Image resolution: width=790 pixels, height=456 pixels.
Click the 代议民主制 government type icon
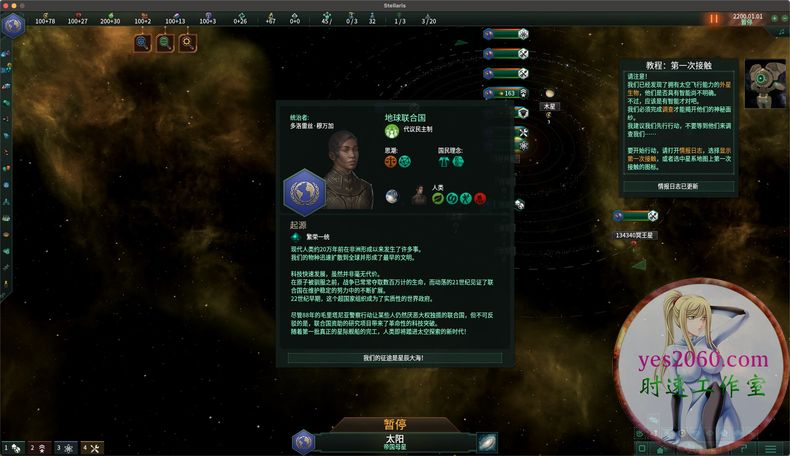point(391,130)
